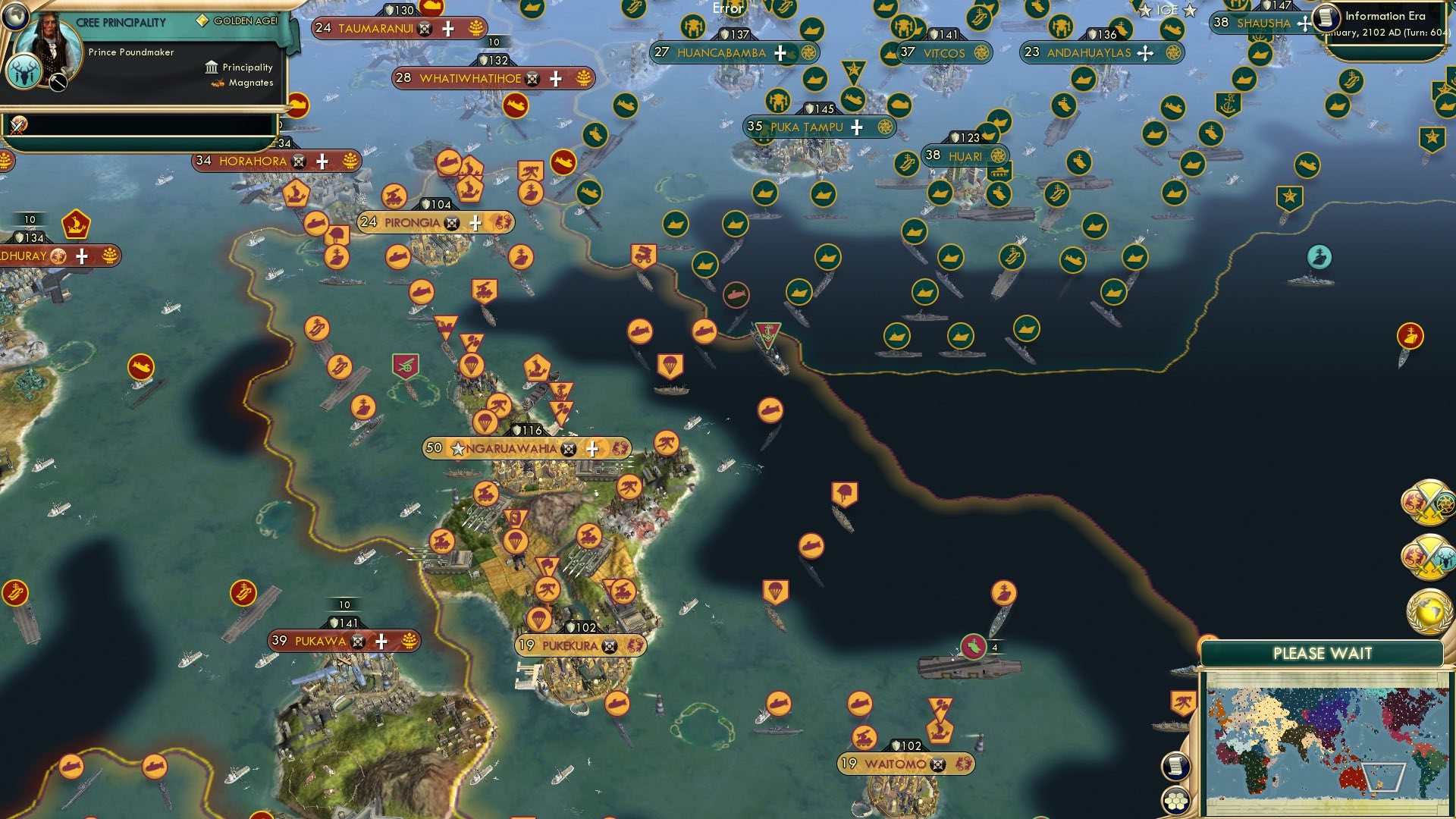The width and height of the screenshot is (1456, 819).
Task: Select the Waitomo city banner
Action: tap(895, 764)
